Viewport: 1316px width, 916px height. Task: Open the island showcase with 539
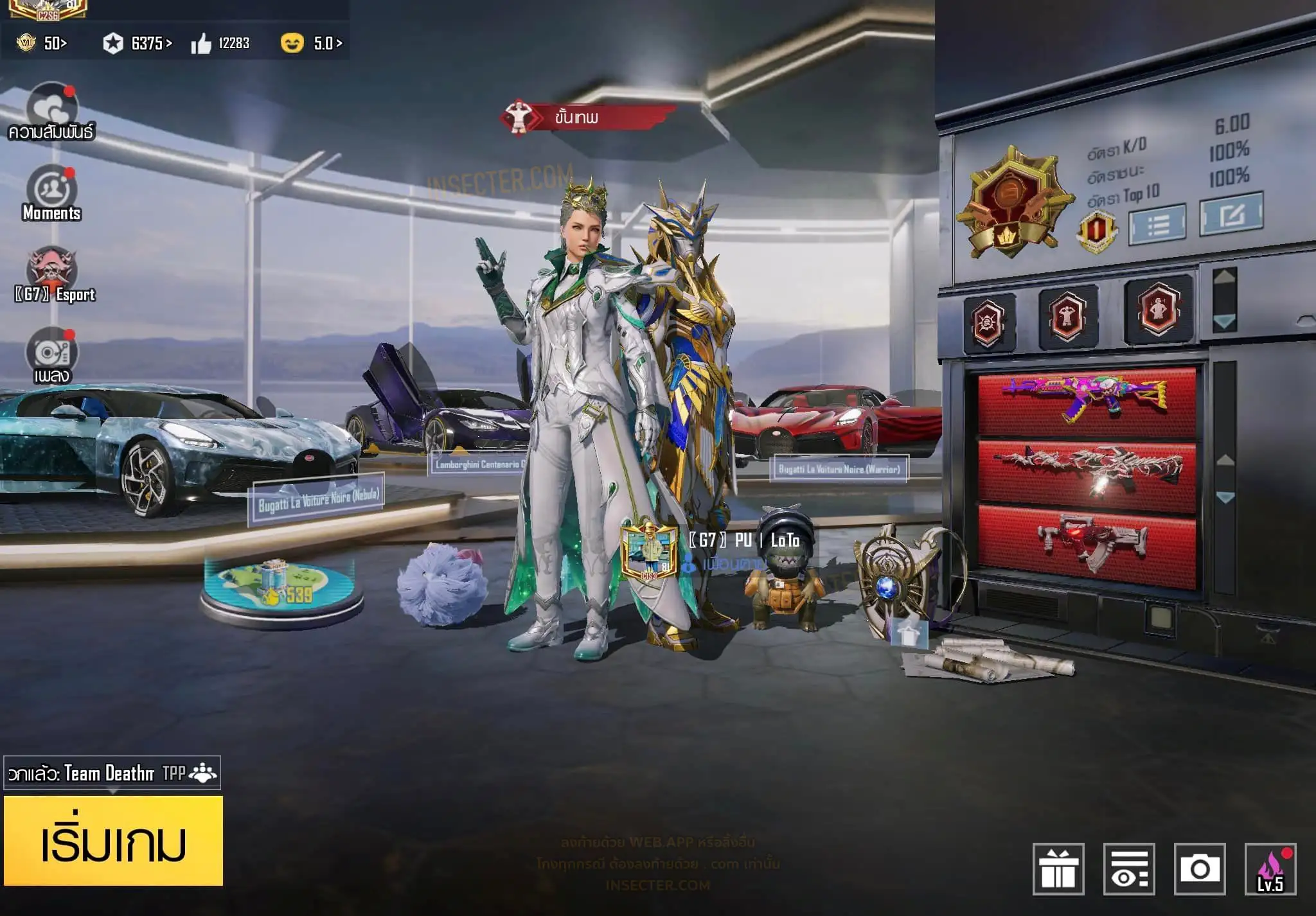[x=281, y=590]
